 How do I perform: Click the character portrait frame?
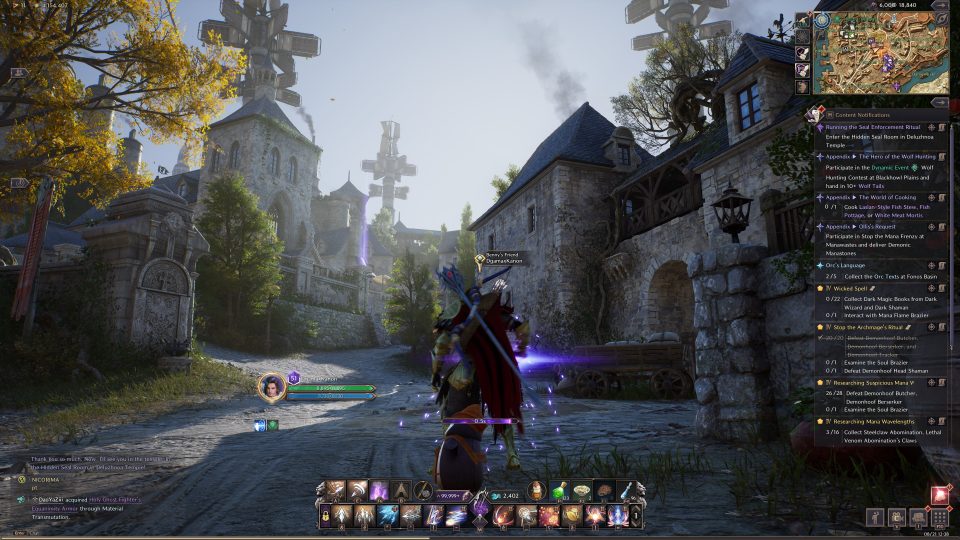pyautogui.click(x=271, y=387)
